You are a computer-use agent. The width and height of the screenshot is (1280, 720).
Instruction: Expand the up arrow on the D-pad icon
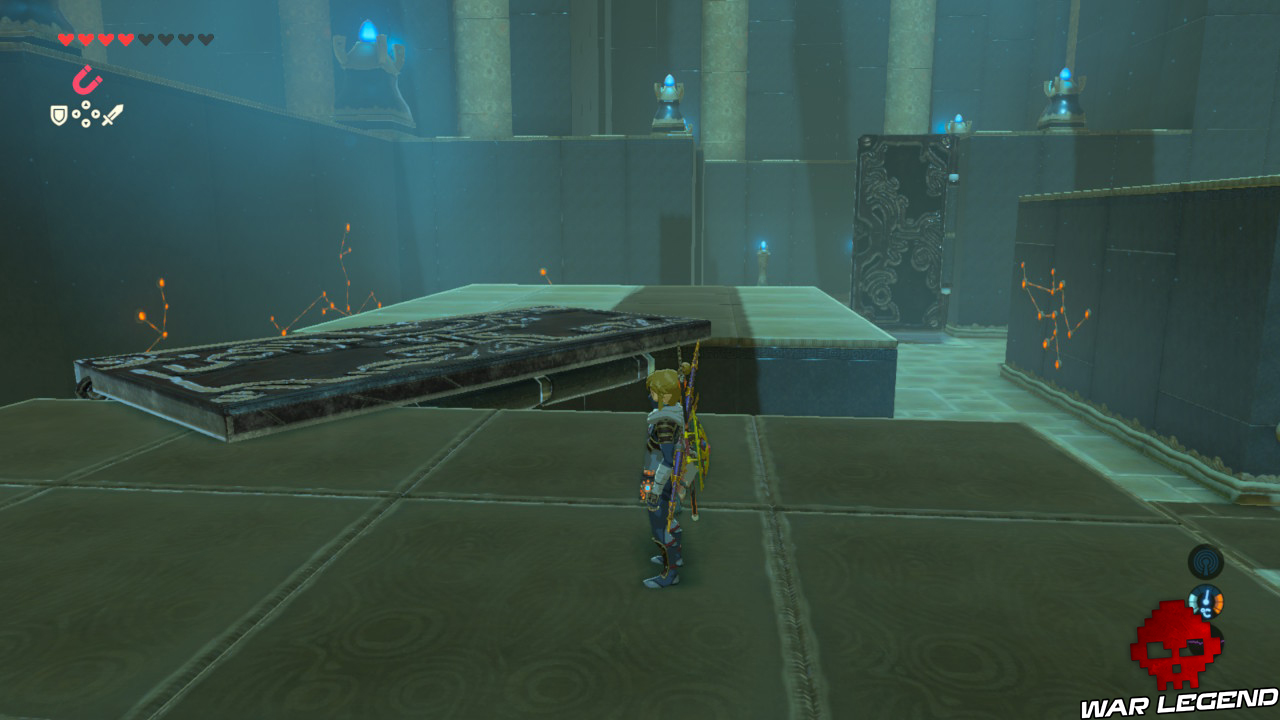(x=85, y=104)
